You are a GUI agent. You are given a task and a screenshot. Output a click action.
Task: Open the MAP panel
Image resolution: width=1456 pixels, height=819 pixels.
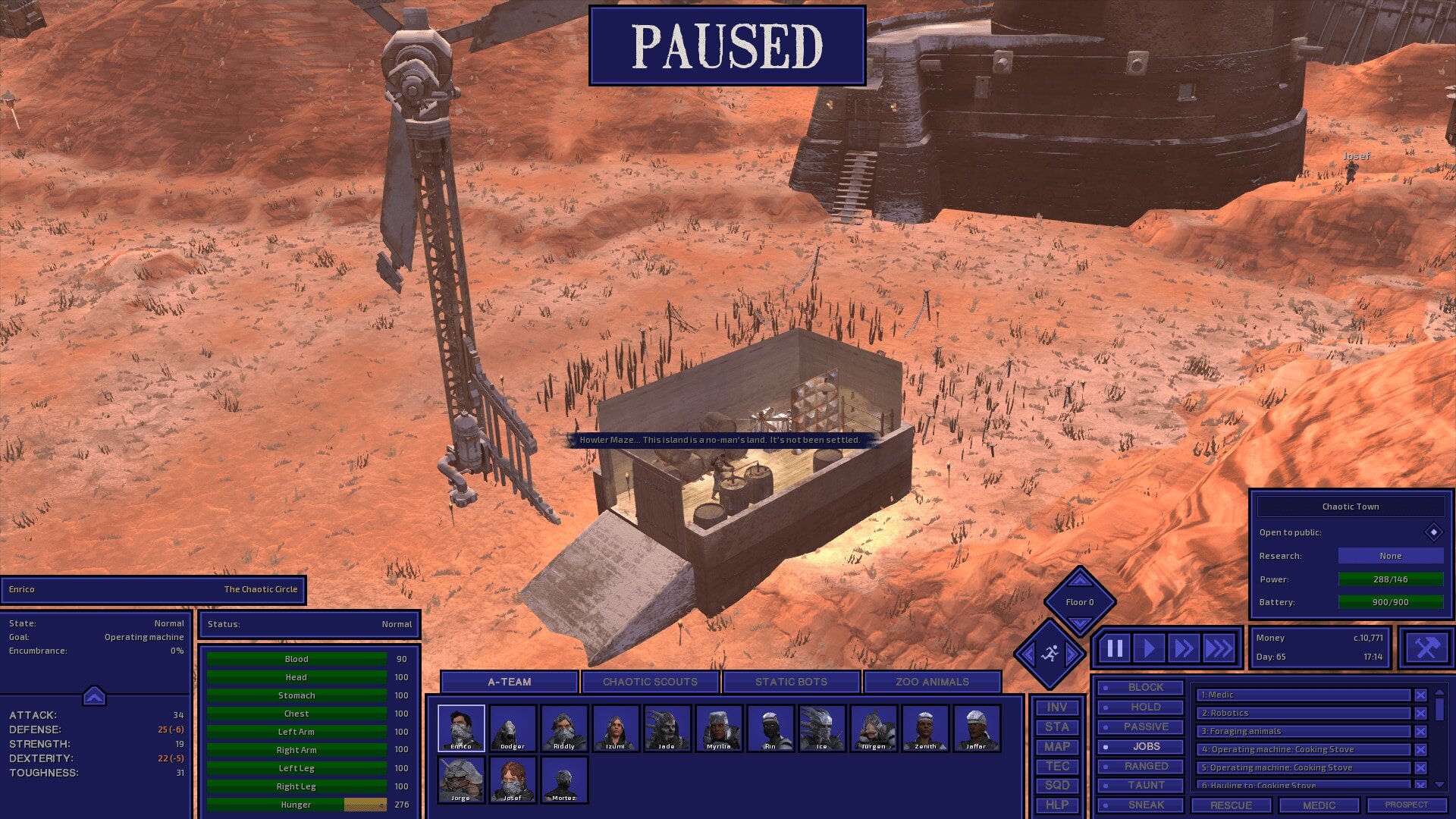1057,746
